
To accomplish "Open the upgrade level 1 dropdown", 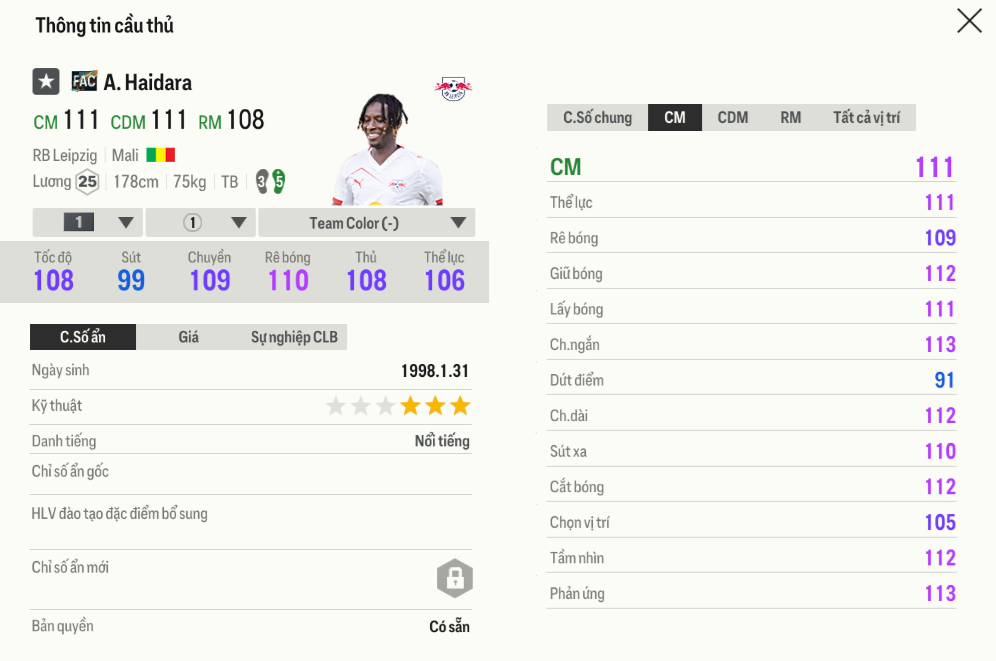I will [x=88, y=223].
